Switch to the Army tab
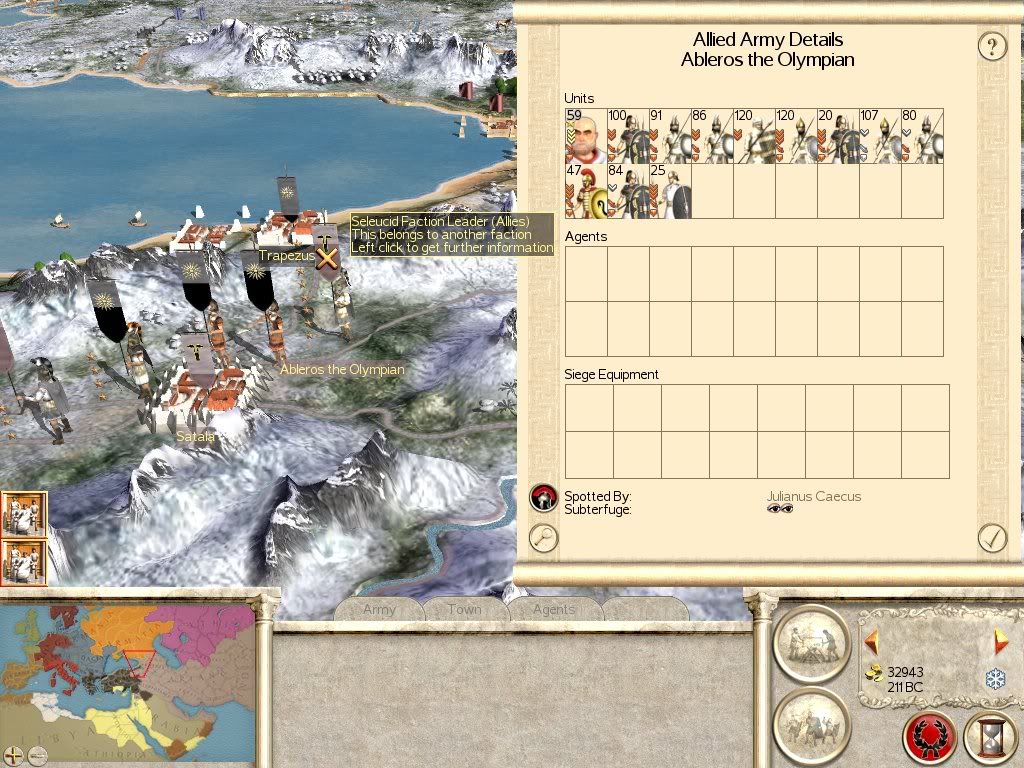 379,609
